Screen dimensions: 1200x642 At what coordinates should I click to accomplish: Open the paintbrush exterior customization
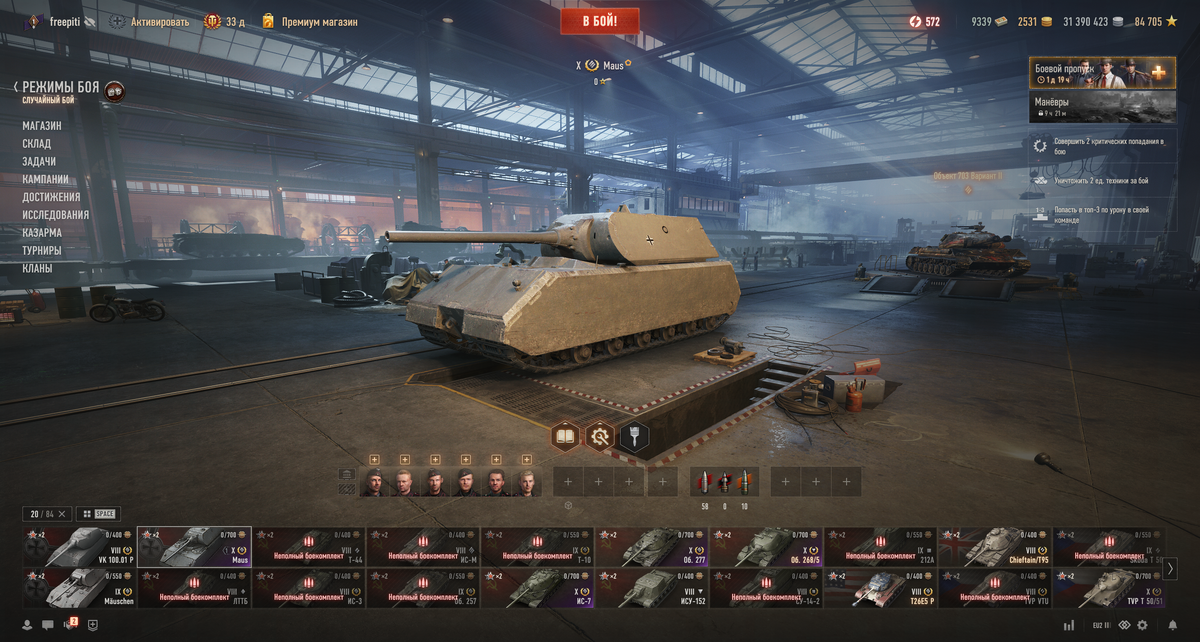click(x=634, y=436)
